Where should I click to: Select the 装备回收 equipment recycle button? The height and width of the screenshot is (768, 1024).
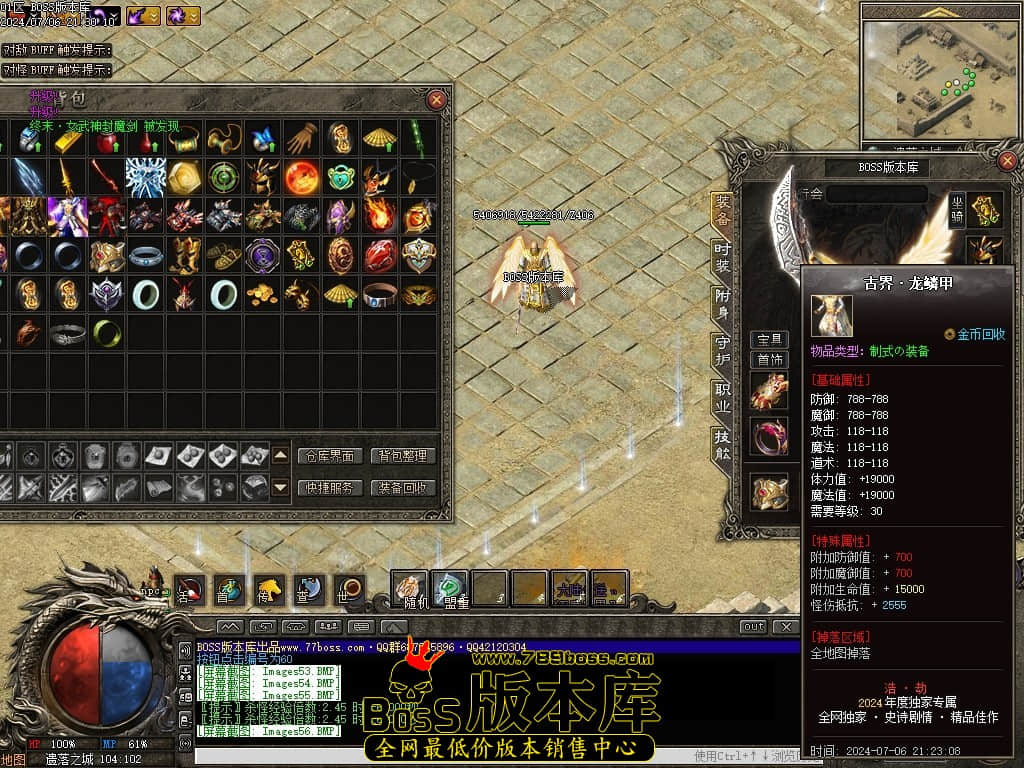(x=403, y=488)
